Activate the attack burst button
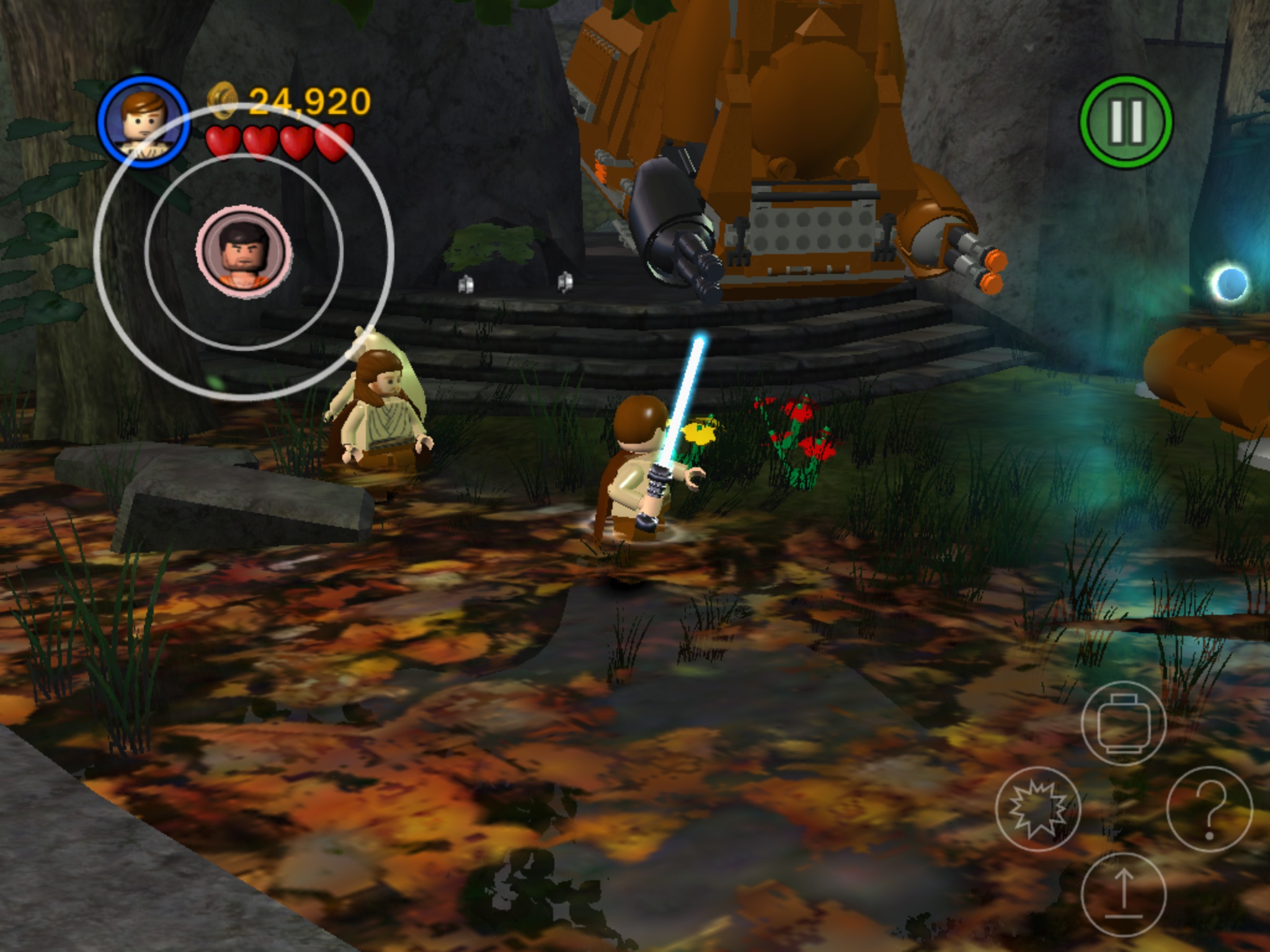Image resolution: width=1270 pixels, height=952 pixels. click(1038, 808)
